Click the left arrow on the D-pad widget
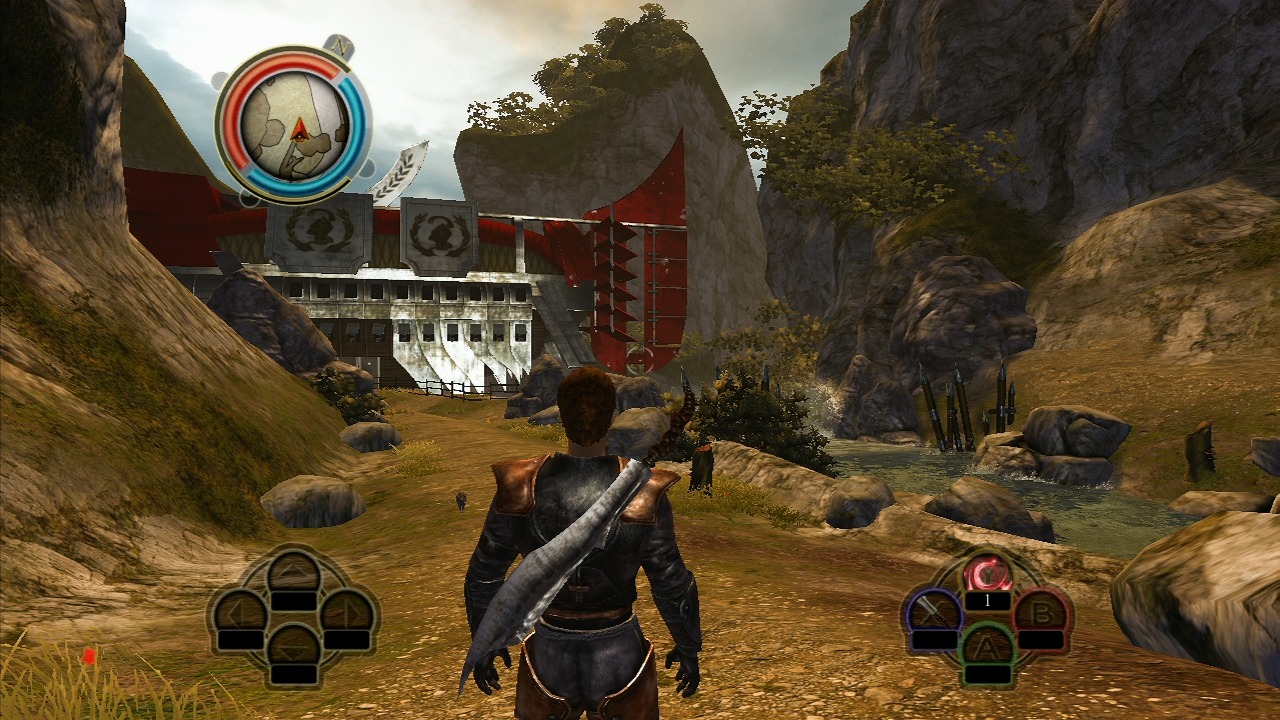This screenshot has width=1280, height=720. tap(237, 612)
